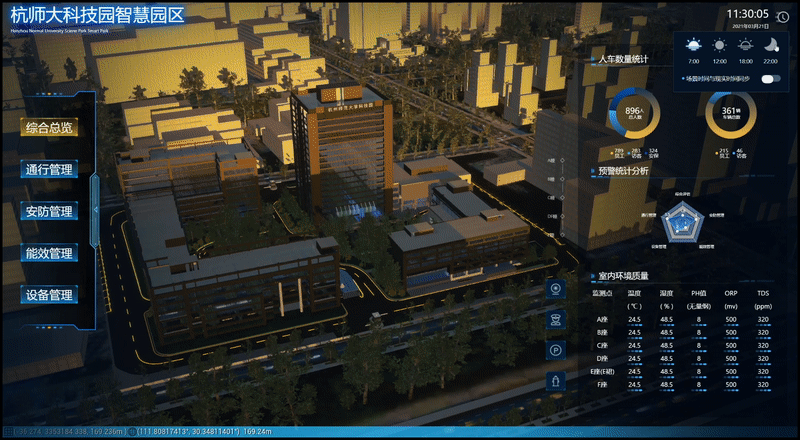
Task: Switch to the 能效管理 energy management menu
Action: [49, 254]
